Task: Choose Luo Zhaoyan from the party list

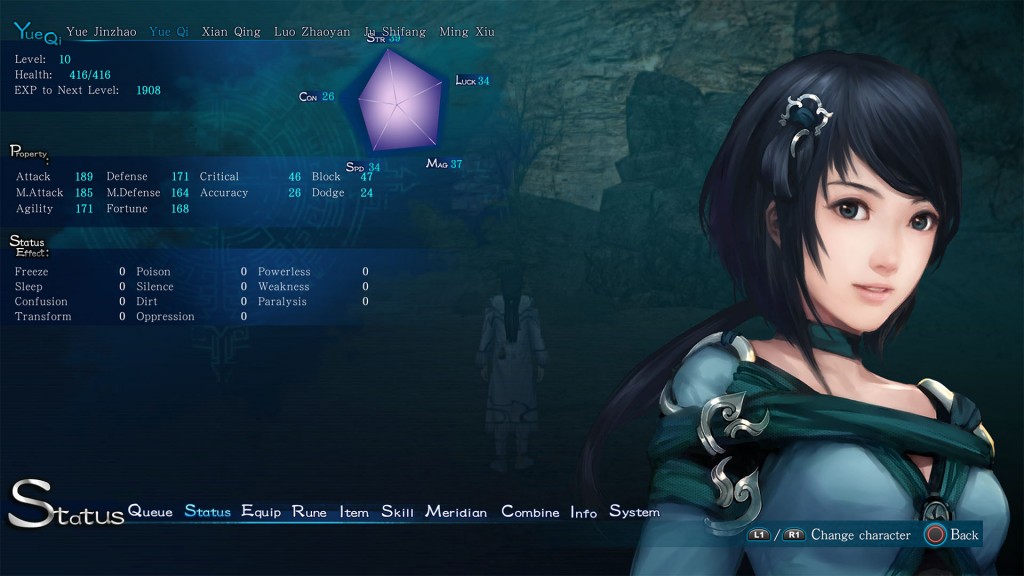Action: tap(312, 32)
